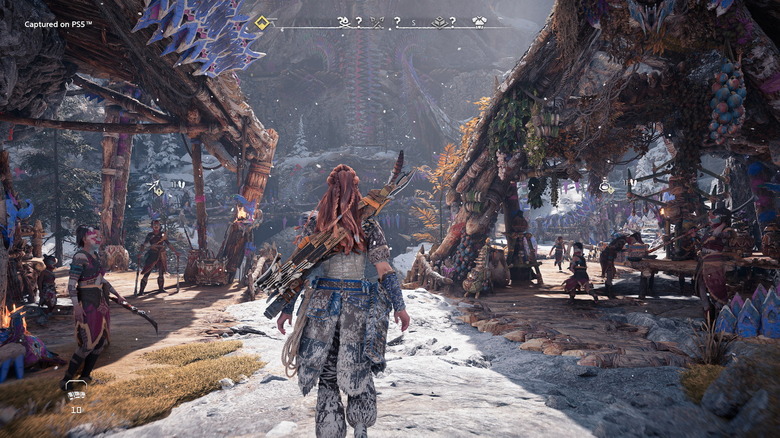Select the yellow diamond quest marker on compass
This screenshot has width=780, height=438.
coord(262,22)
